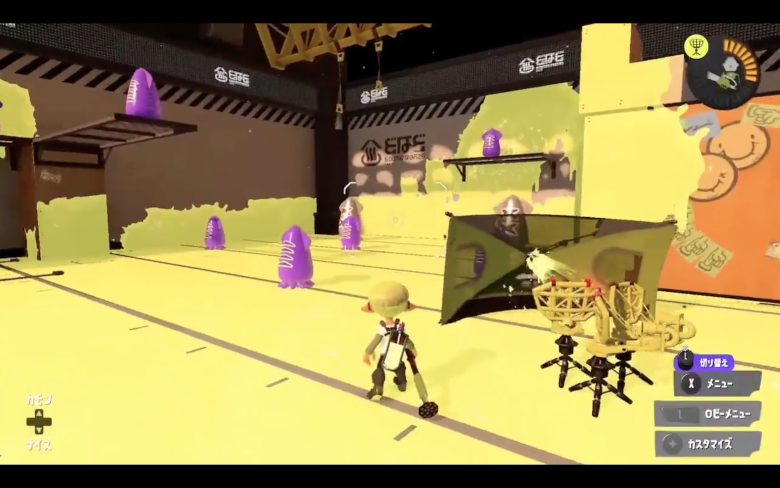Click the カモン signal label
780x488 pixels.
(40, 399)
